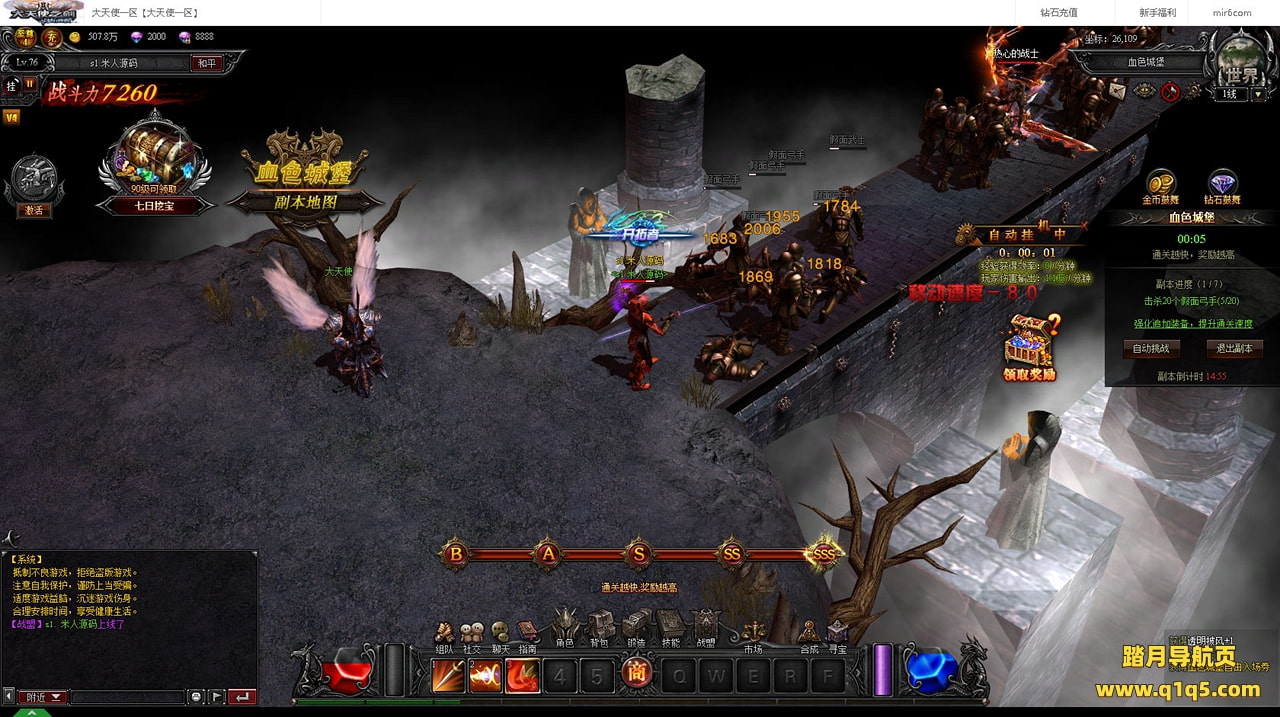Select the 钻石鼓舞 diamond inspire
This screenshot has width=1280, height=717.
1223,186
